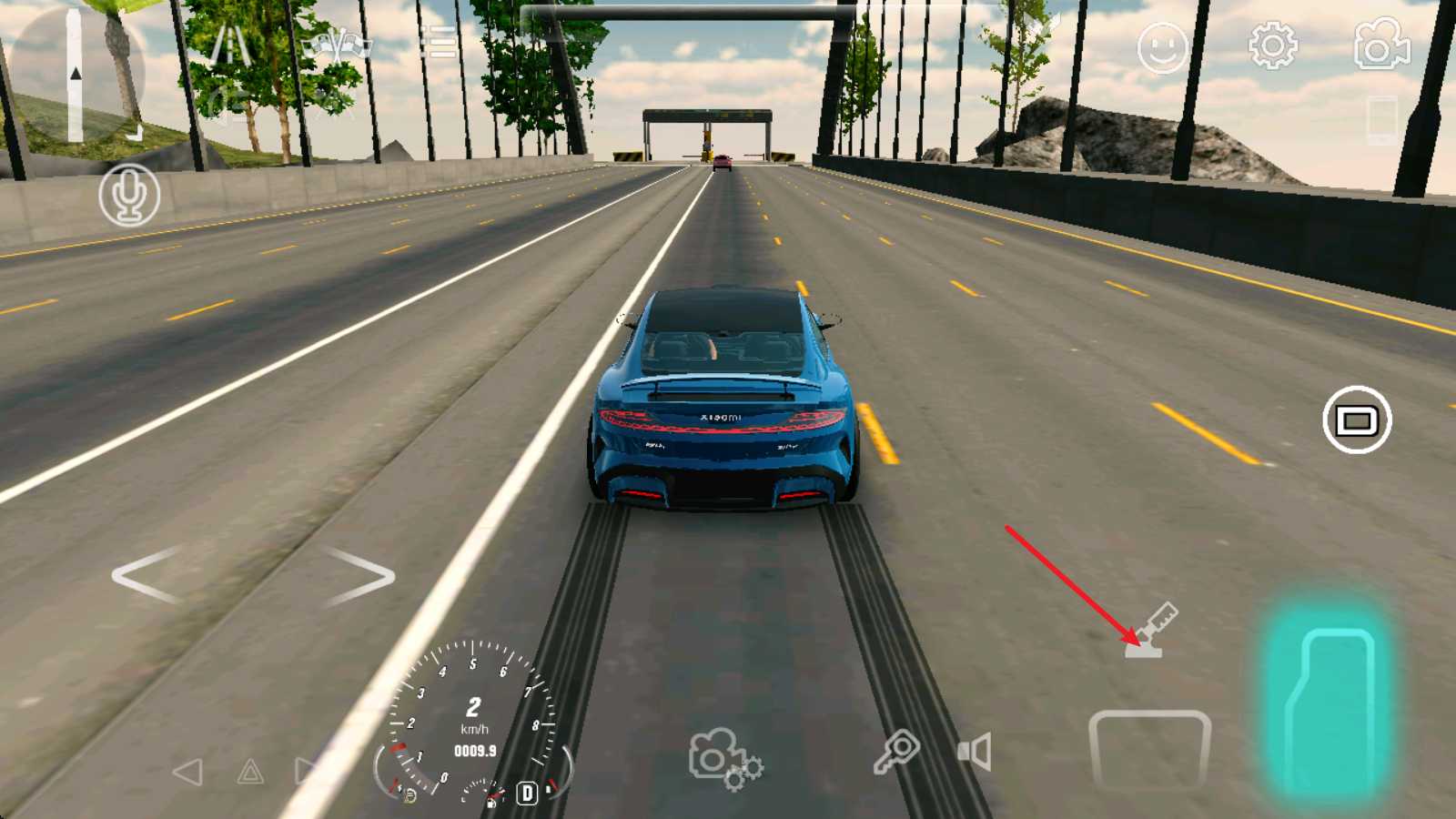1456x819 pixels.
Task: Toggle the hazard lights triangle
Action: coord(250,773)
